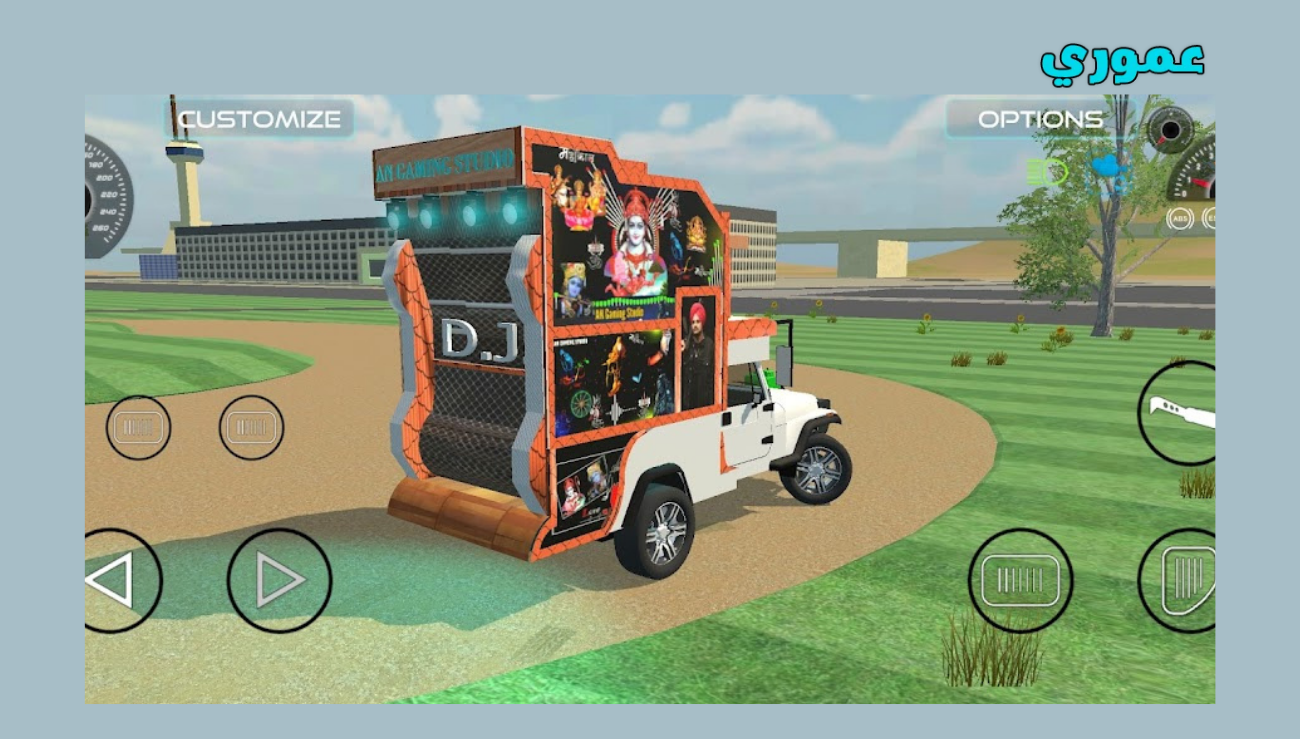The width and height of the screenshot is (1300, 739).
Task: Tap the leftmost pedal button
Action: pyautogui.click(x=138, y=427)
